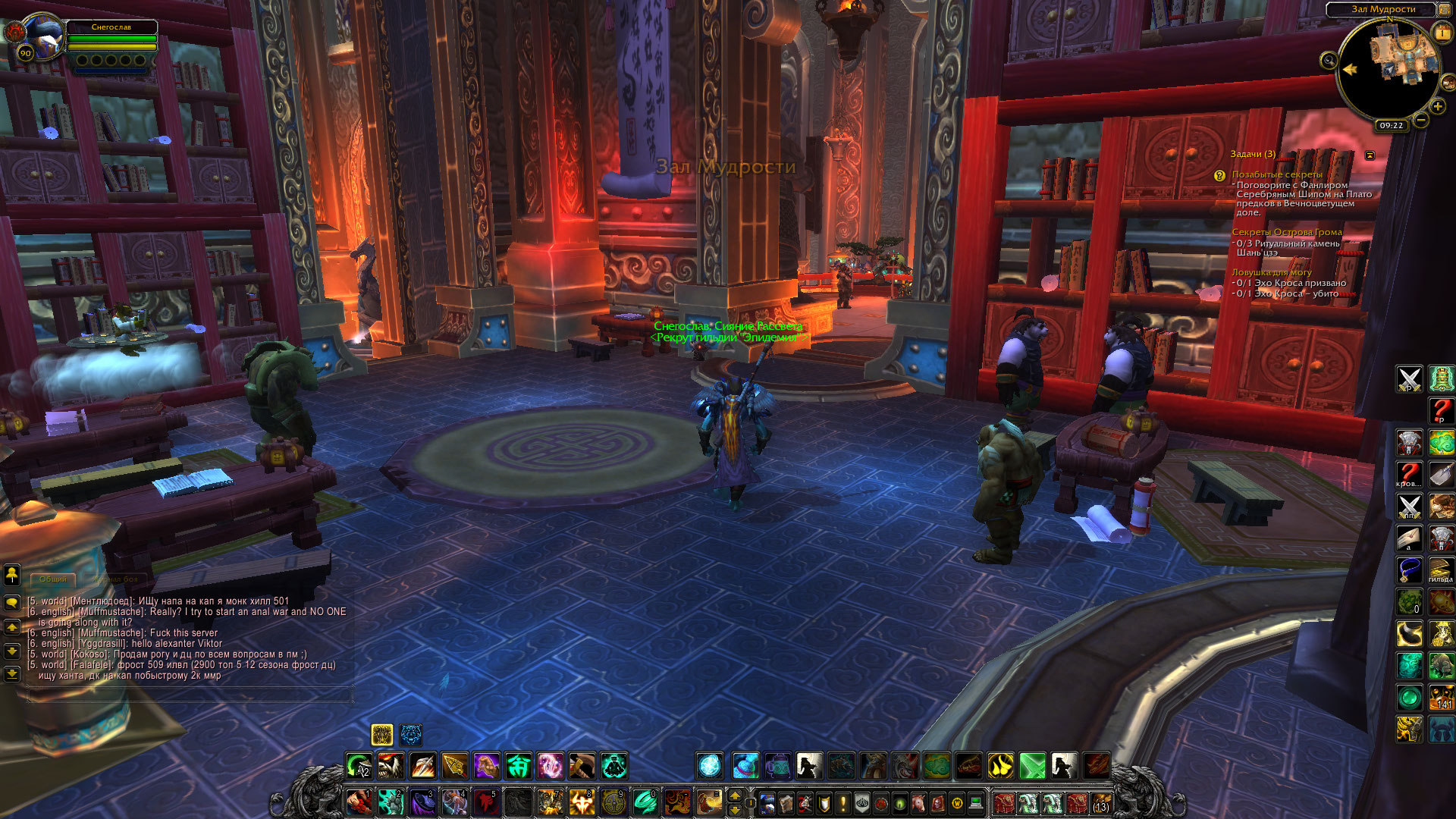Viewport: 1456px width, 819px height.
Task: Click the glowing blue orb ability icon
Action: tap(710, 766)
